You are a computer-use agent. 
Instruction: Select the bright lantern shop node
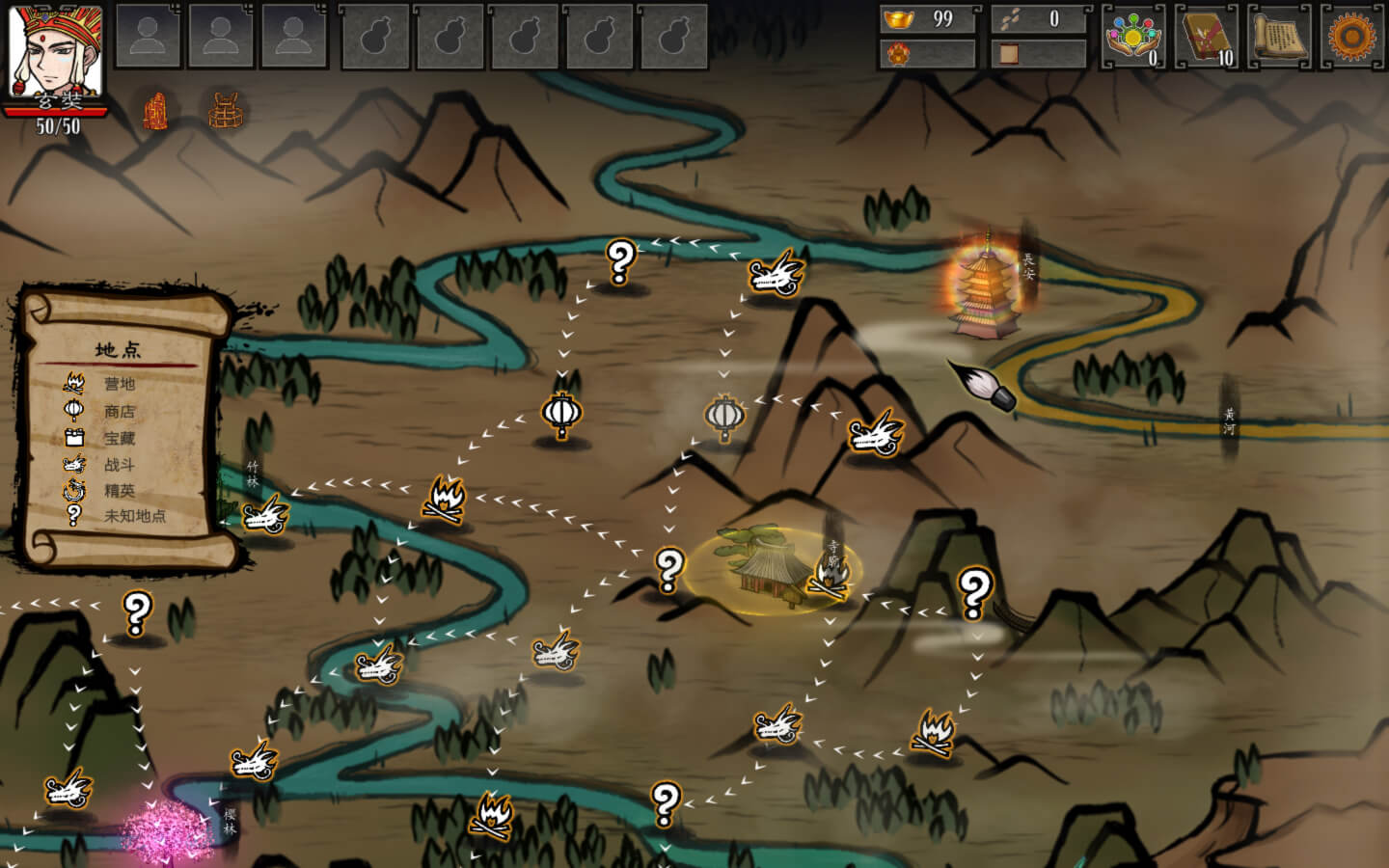click(561, 414)
